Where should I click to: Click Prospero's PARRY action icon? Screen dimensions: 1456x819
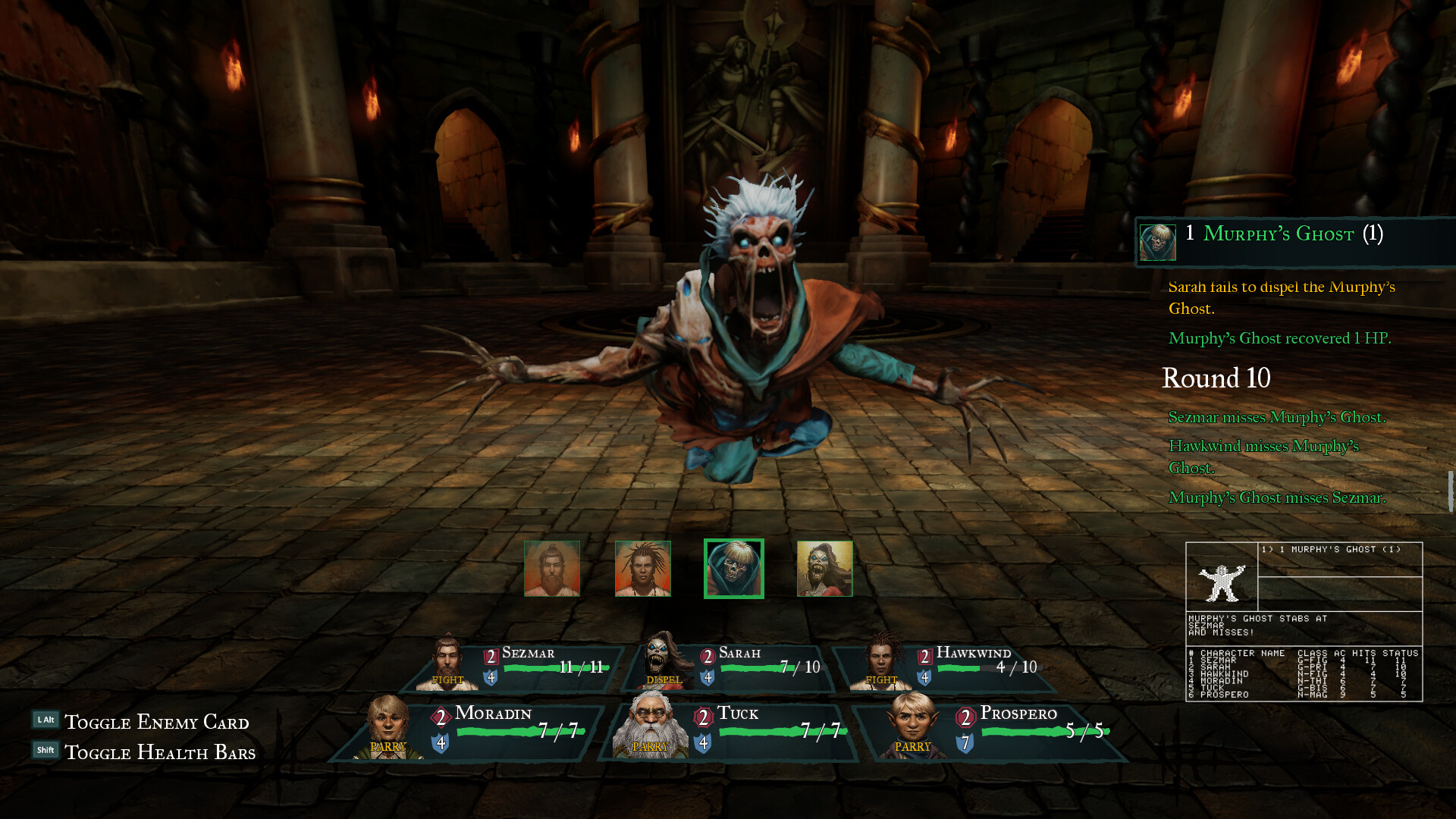[x=911, y=747]
